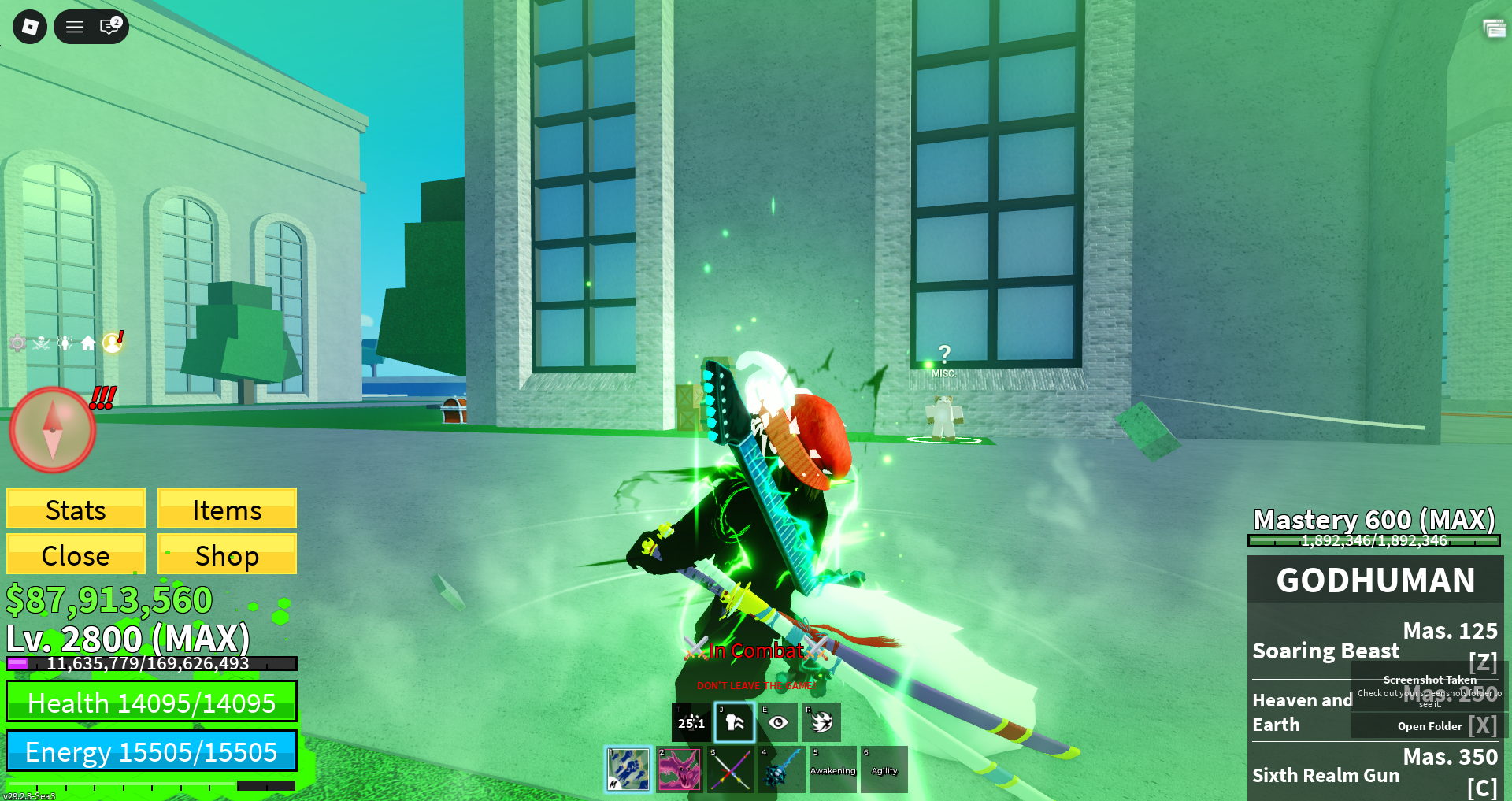
Task: Click the skull and crossed swords icon
Action: point(42,343)
